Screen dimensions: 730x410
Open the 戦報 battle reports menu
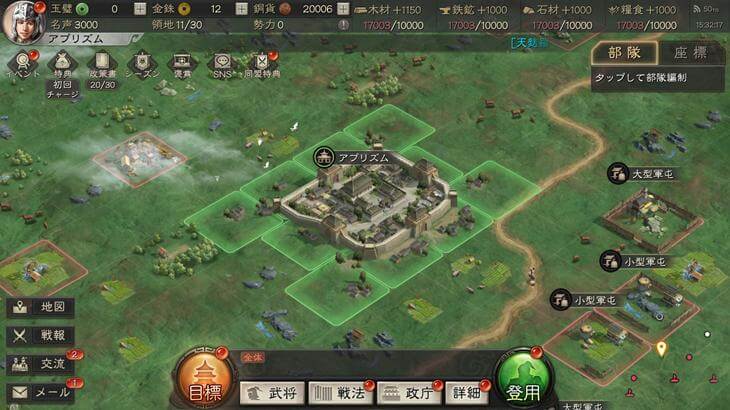coord(42,336)
